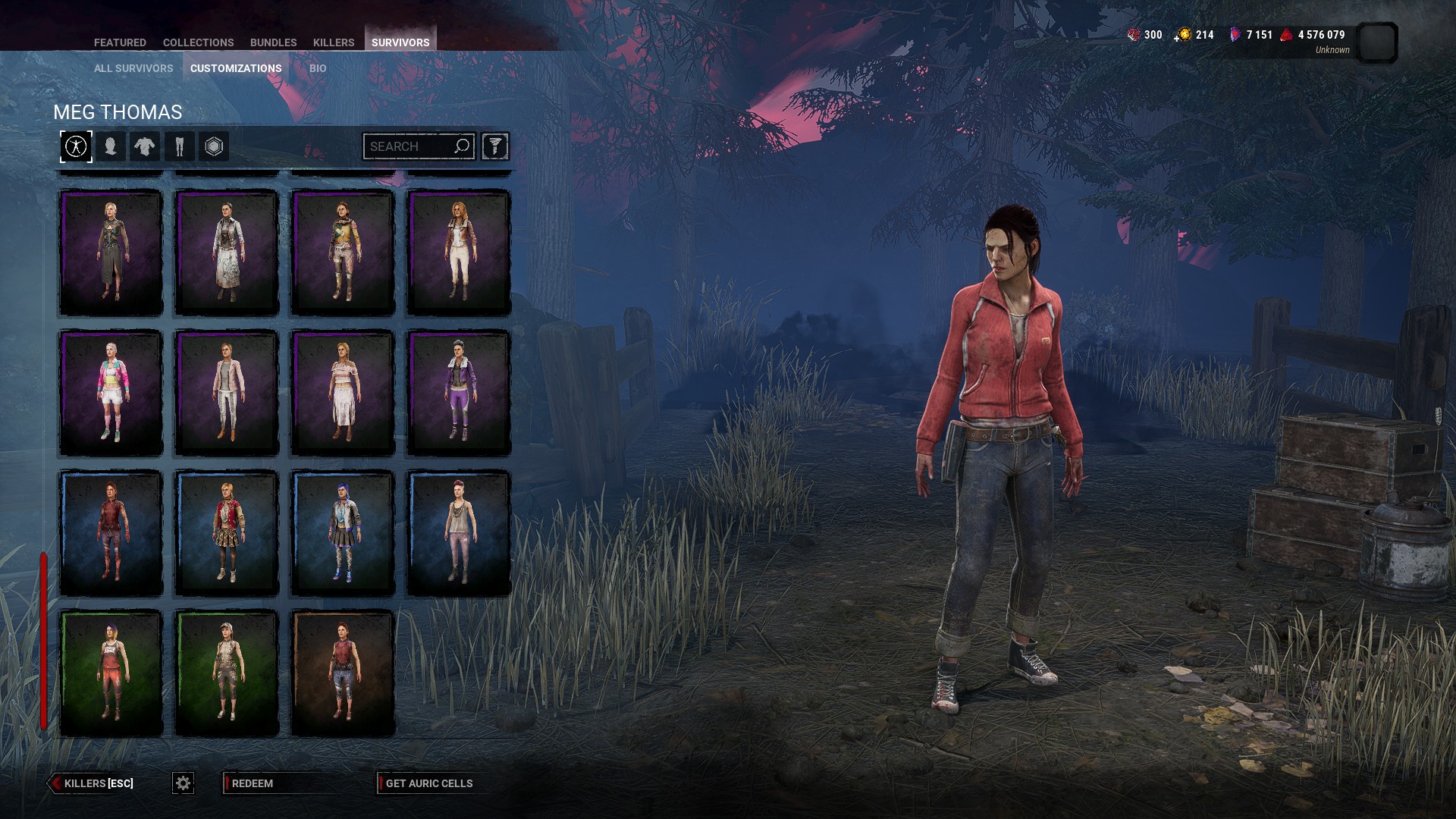Open Meg Thomas's Bio section
The width and height of the screenshot is (1456, 819).
coord(318,68)
